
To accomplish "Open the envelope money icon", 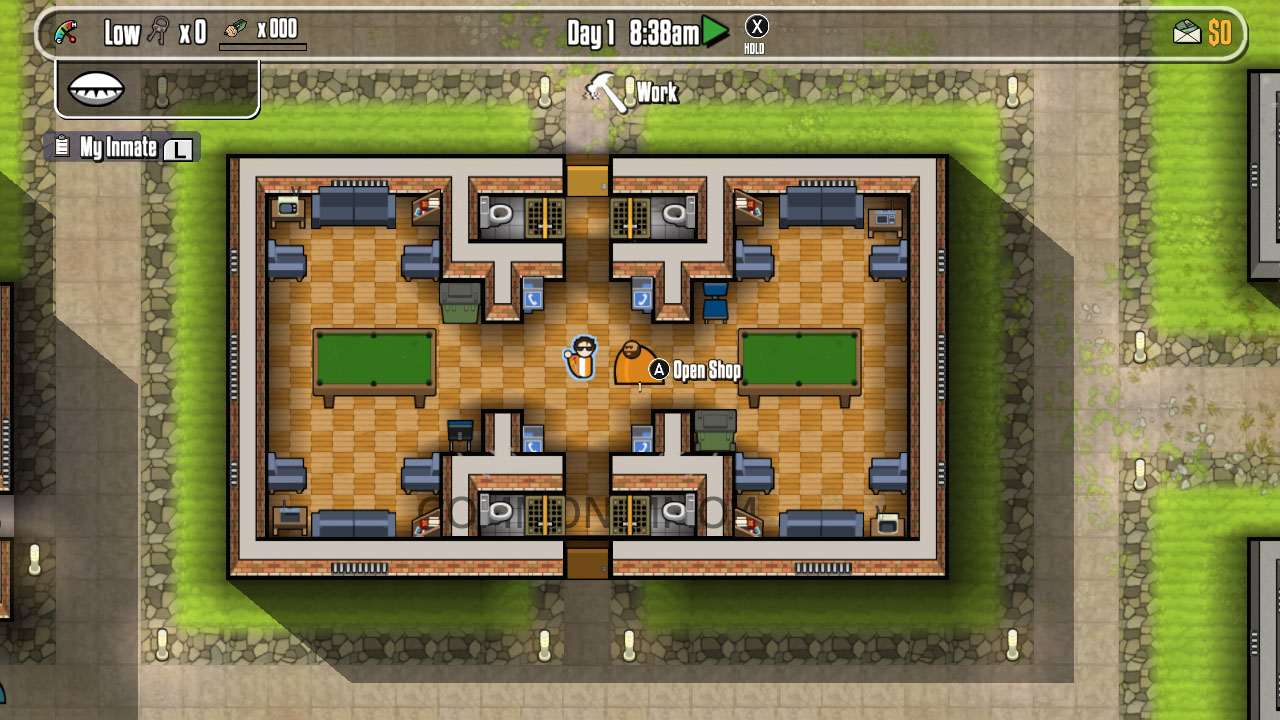I will click(x=1186, y=32).
